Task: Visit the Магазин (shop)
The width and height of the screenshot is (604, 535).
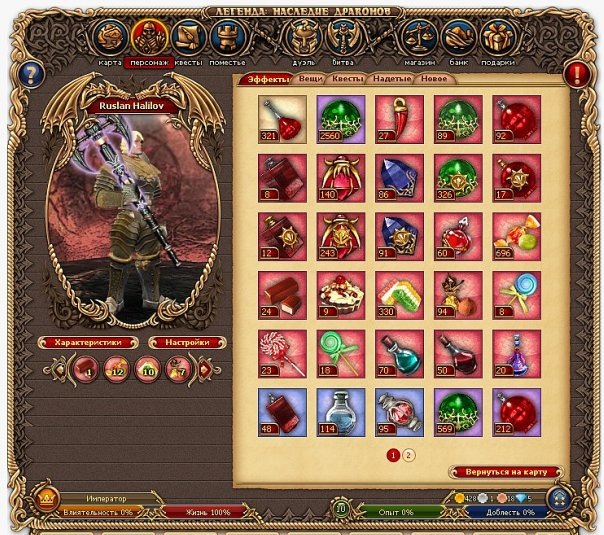Action: click(x=419, y=38)
